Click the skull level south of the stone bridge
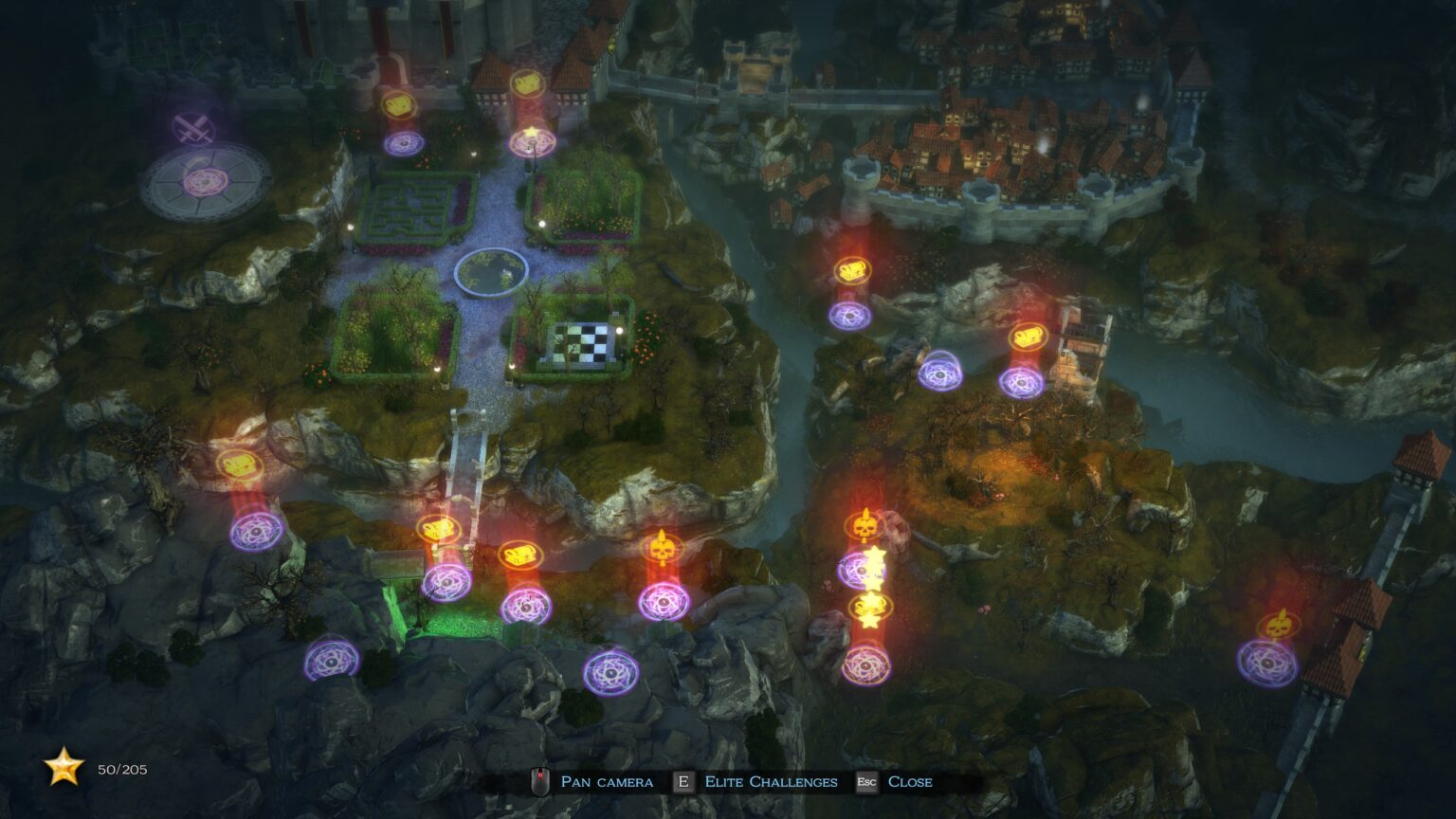Image resolution: width=1456 pixels, height=819 pixels. tap(664, 545)
